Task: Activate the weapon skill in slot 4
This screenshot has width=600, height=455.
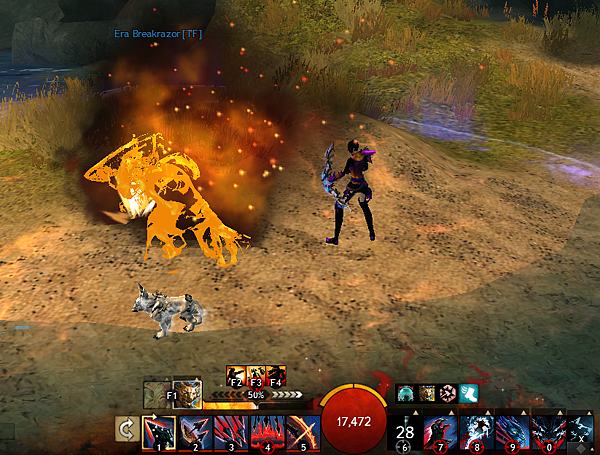Action: click(266, 432)
